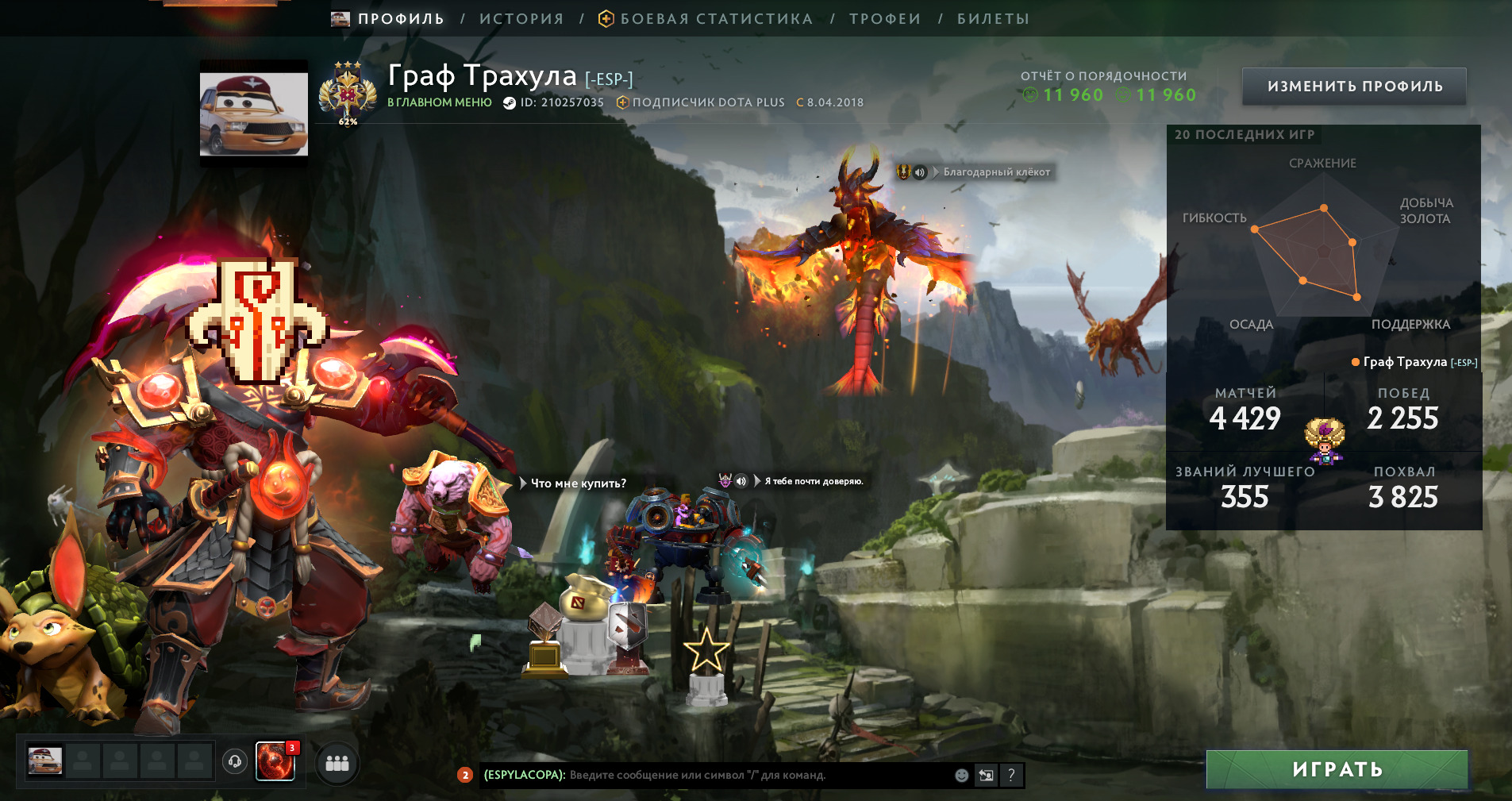
Task: Open the party voice headset settings
Action: coord(235,762)
